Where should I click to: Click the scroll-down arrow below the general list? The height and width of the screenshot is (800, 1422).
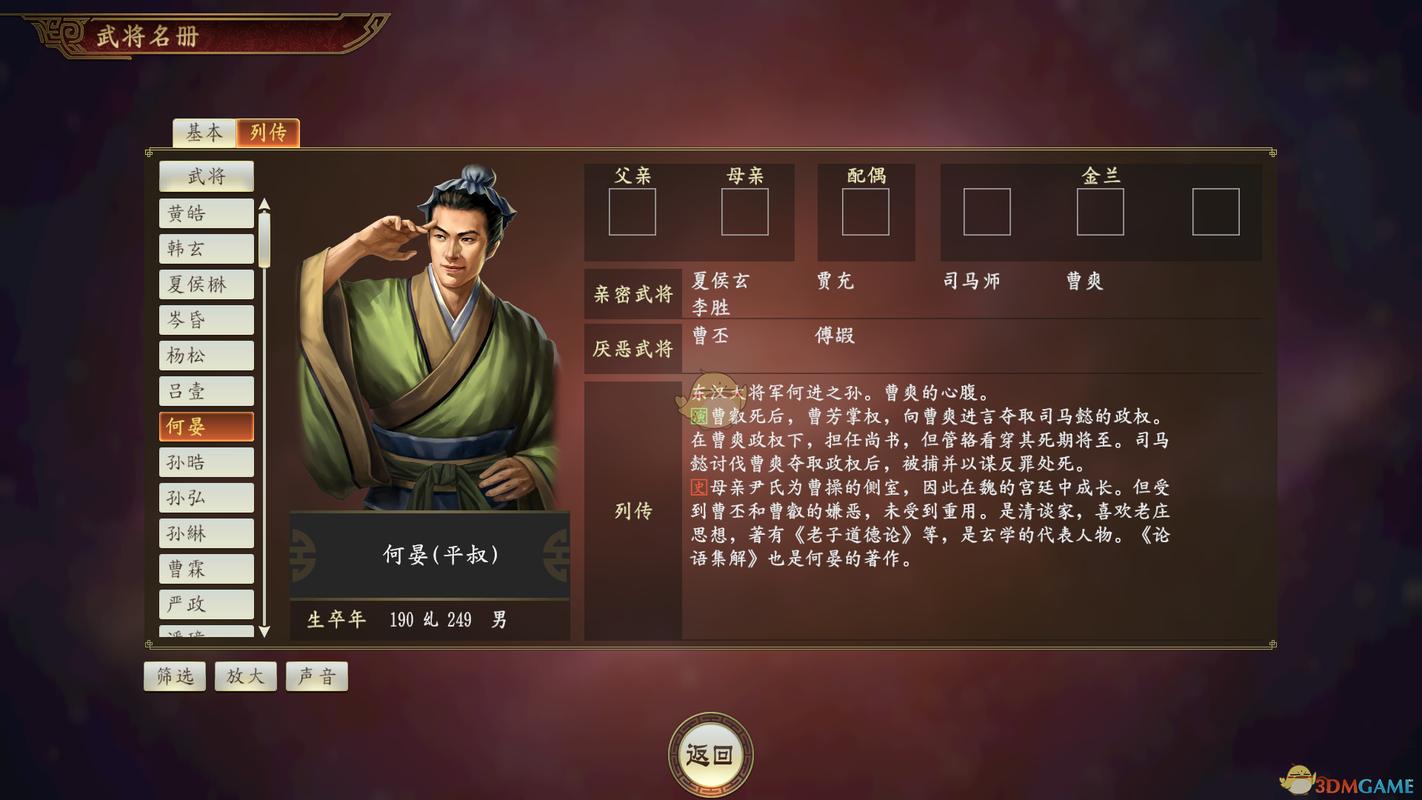(x=263, y=631)
